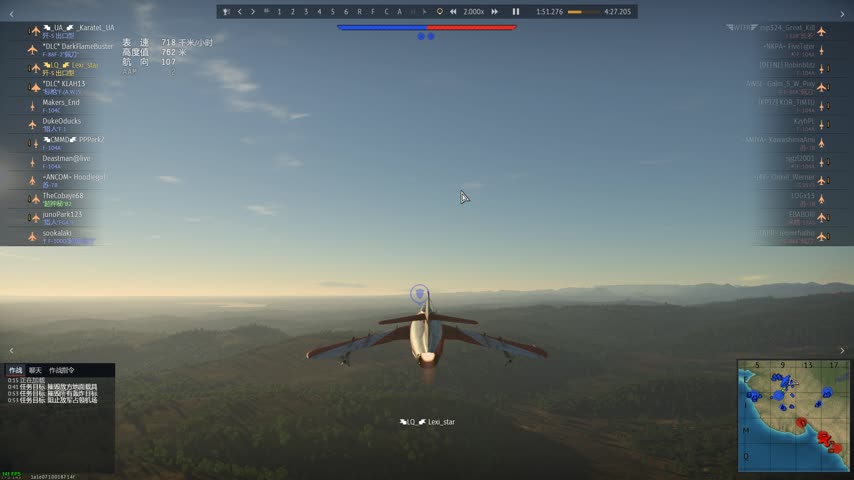The height and width of the screenshot is (480, 854).
Task: Switch to camera view 1
Action: click(279, 12)
